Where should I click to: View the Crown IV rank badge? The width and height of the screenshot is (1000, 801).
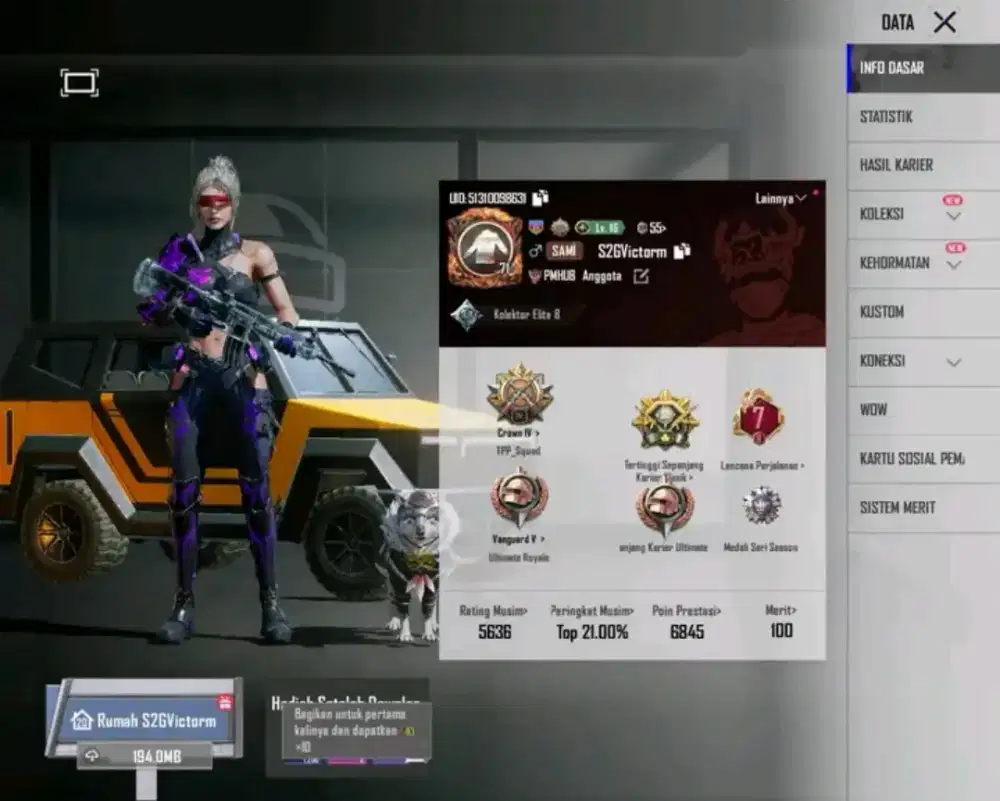[x=520, y=393]
